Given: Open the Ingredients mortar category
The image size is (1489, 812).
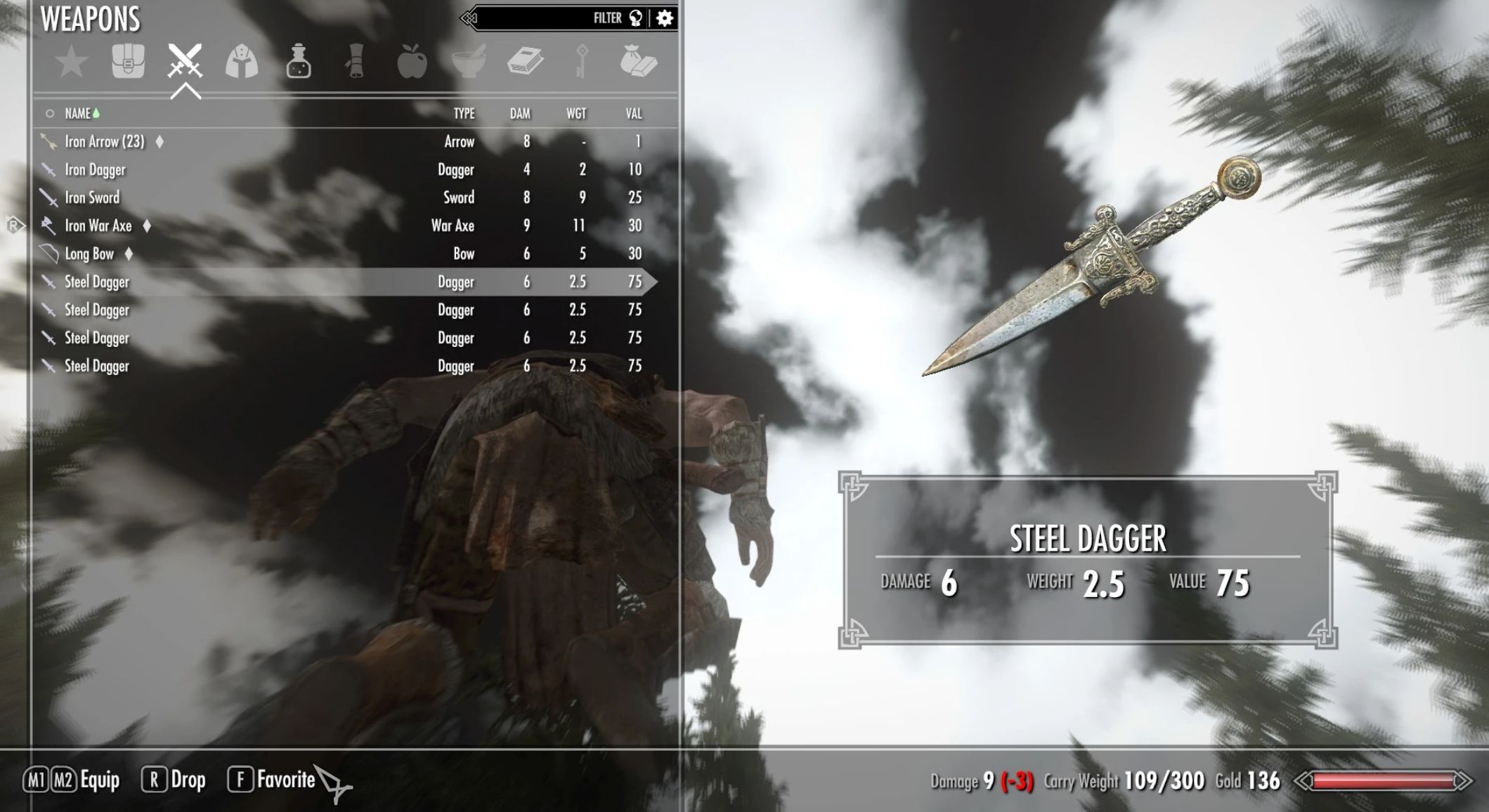Looking at the screenshot, I should [x=468, y=62].
